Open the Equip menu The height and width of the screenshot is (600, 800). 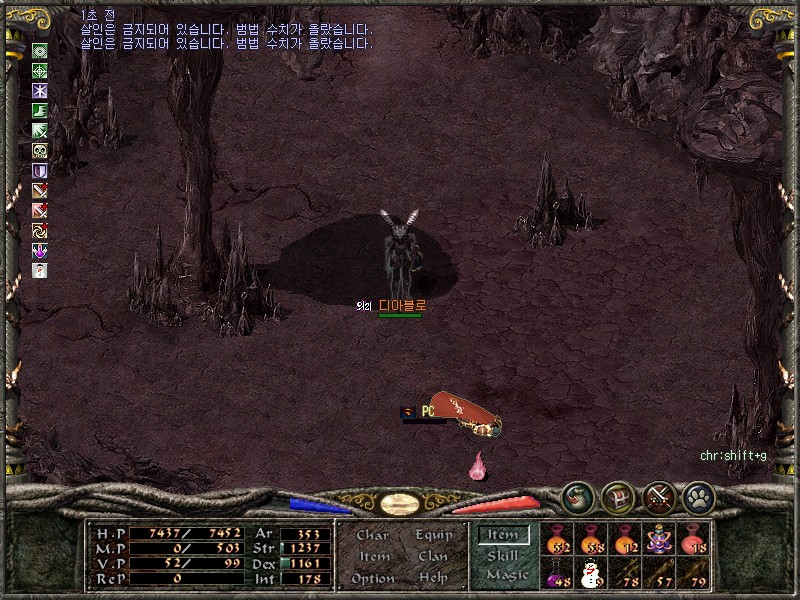point(433,535)
